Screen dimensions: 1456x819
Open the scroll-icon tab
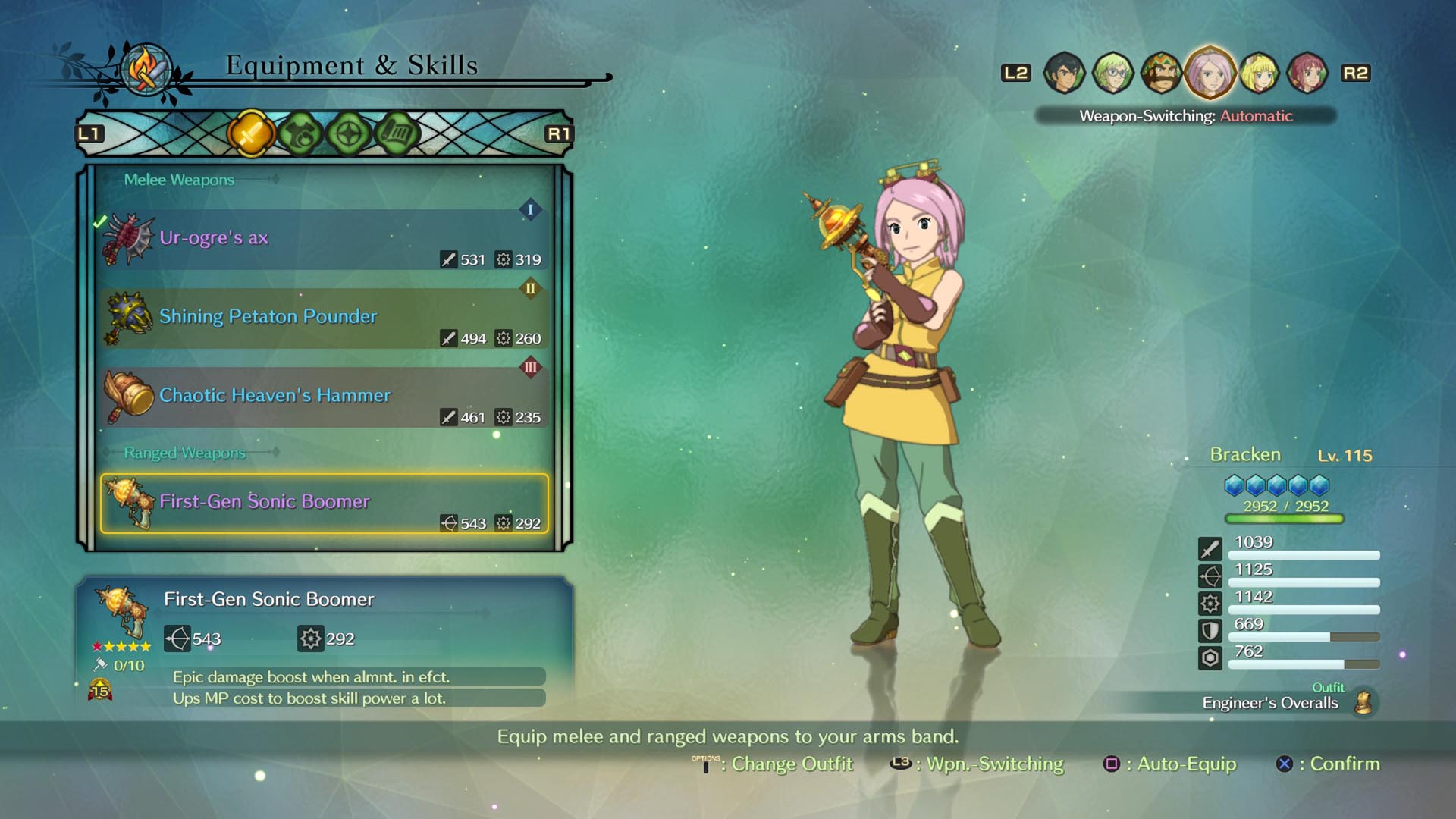pos(397,134)
